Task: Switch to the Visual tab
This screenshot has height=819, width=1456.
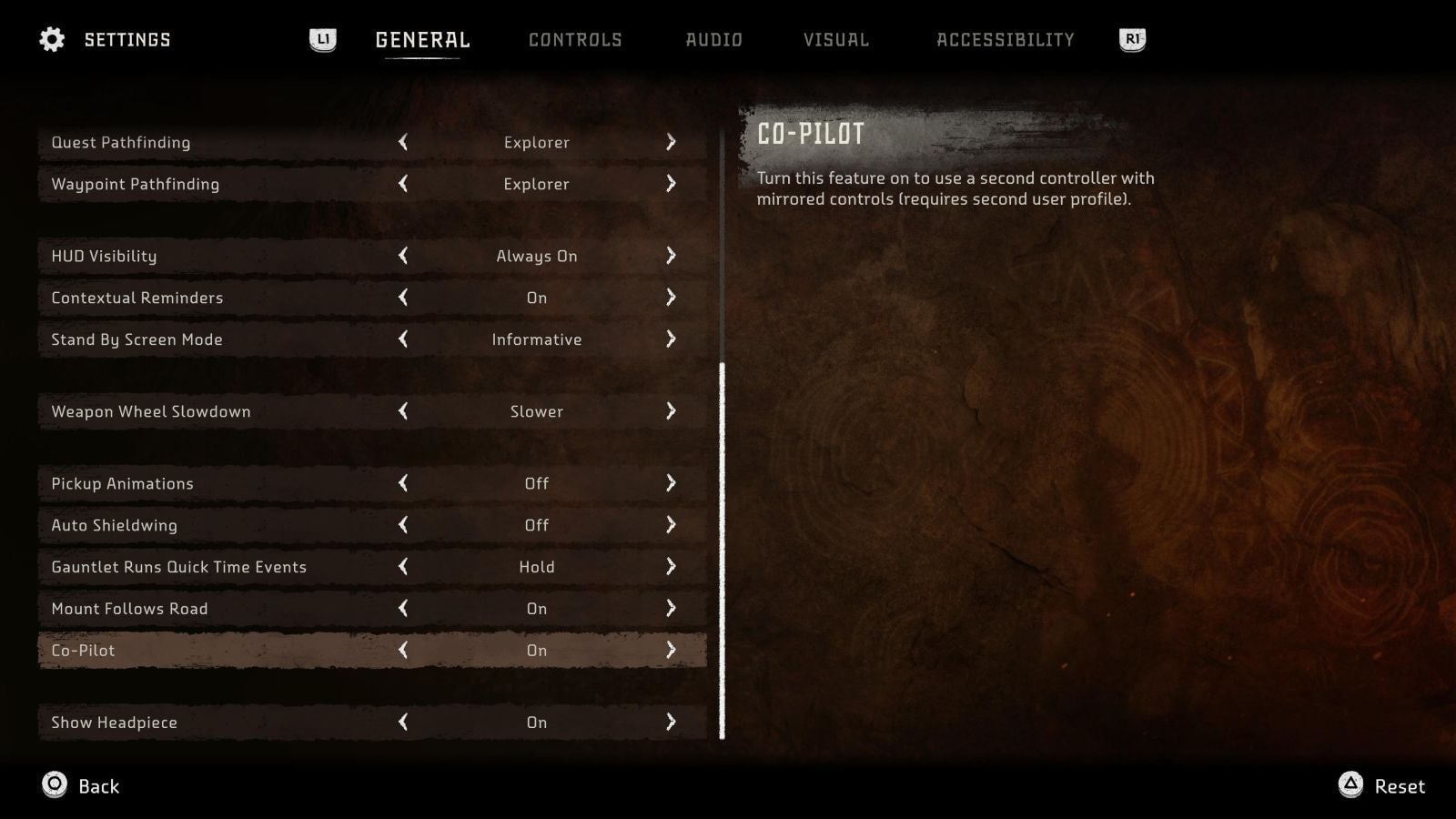Action: [836, 39]
